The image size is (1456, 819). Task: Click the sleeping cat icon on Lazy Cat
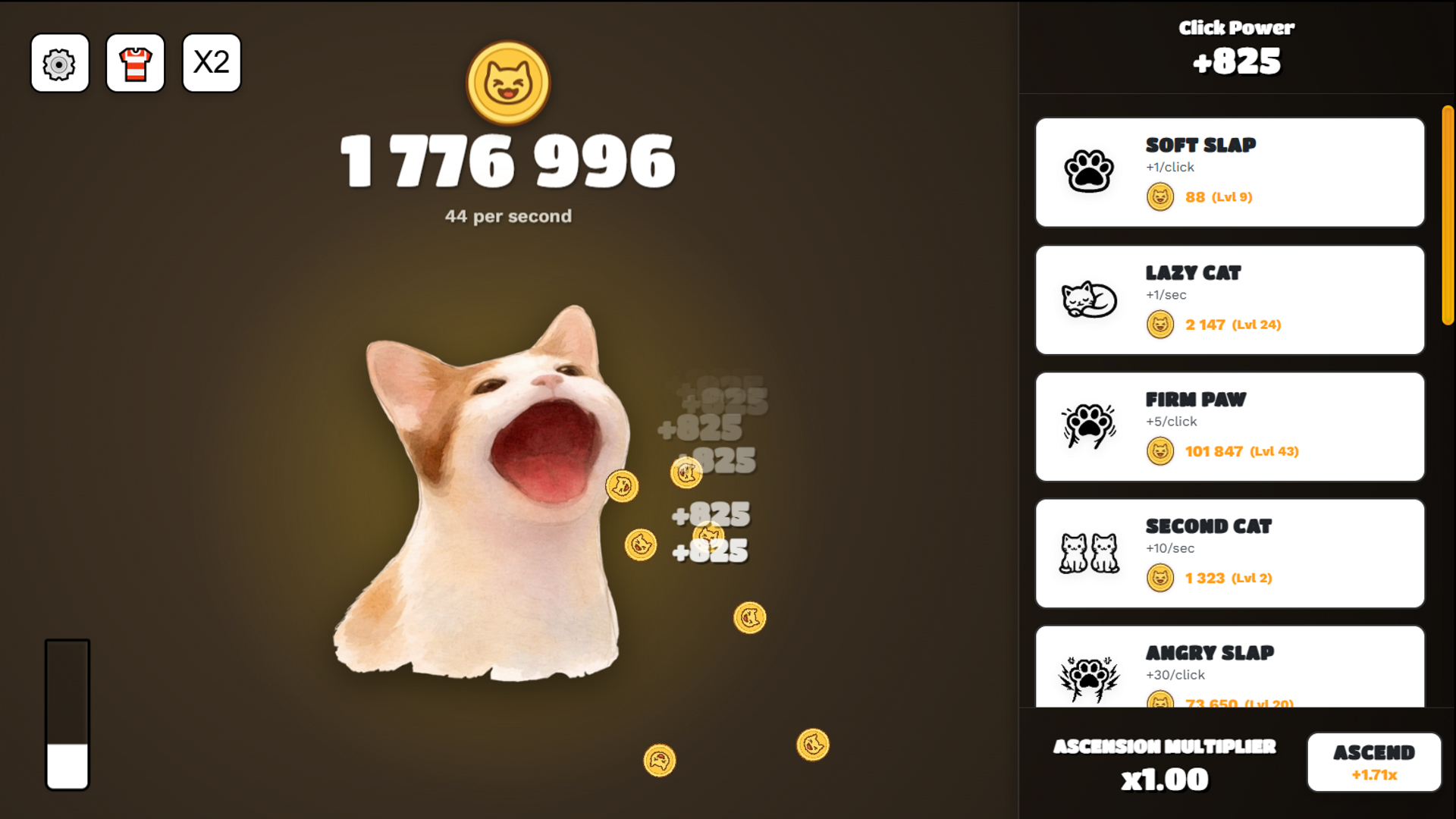(1090, 300)
